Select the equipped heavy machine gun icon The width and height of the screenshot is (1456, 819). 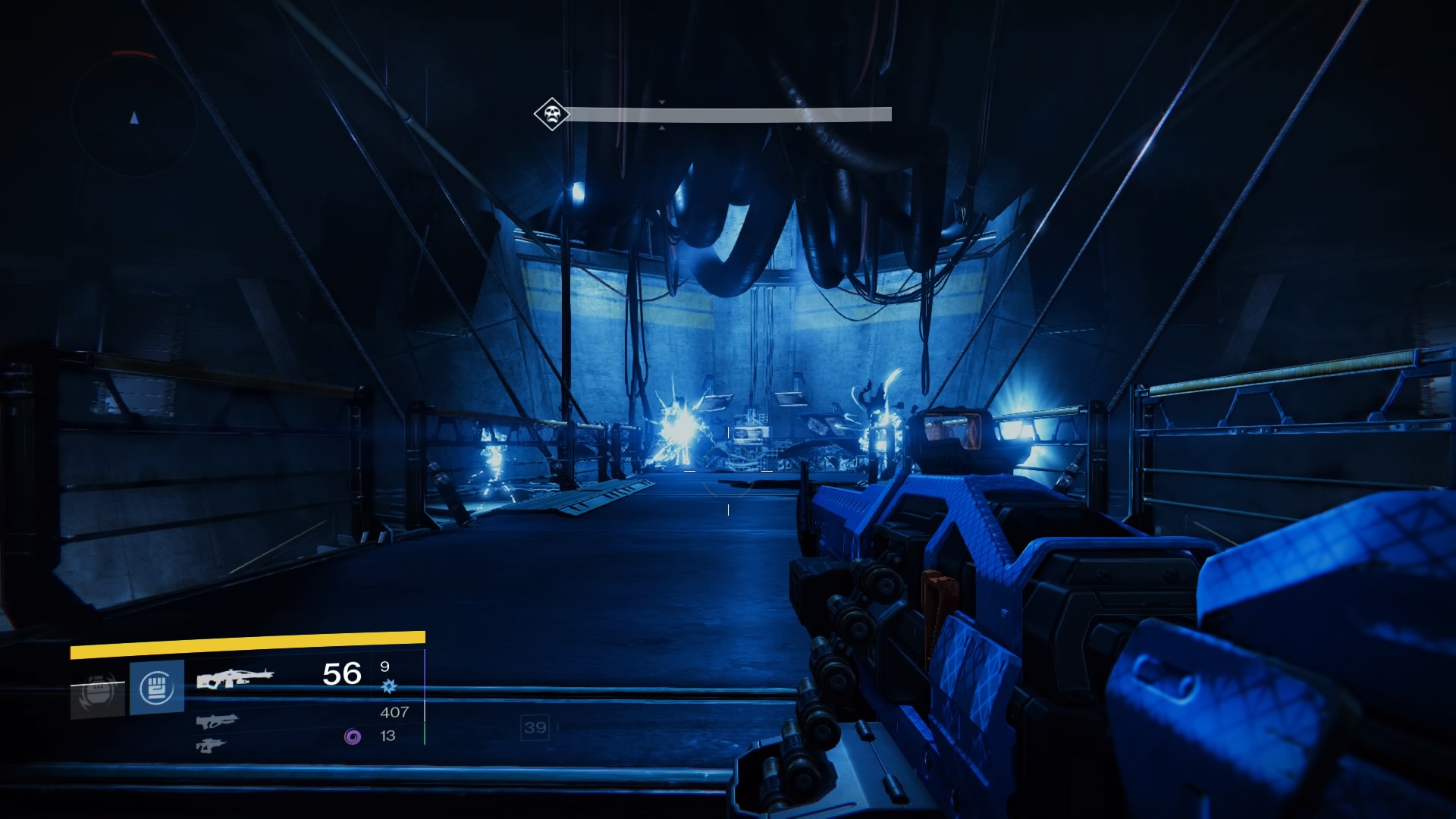click(x=234, y=677)
